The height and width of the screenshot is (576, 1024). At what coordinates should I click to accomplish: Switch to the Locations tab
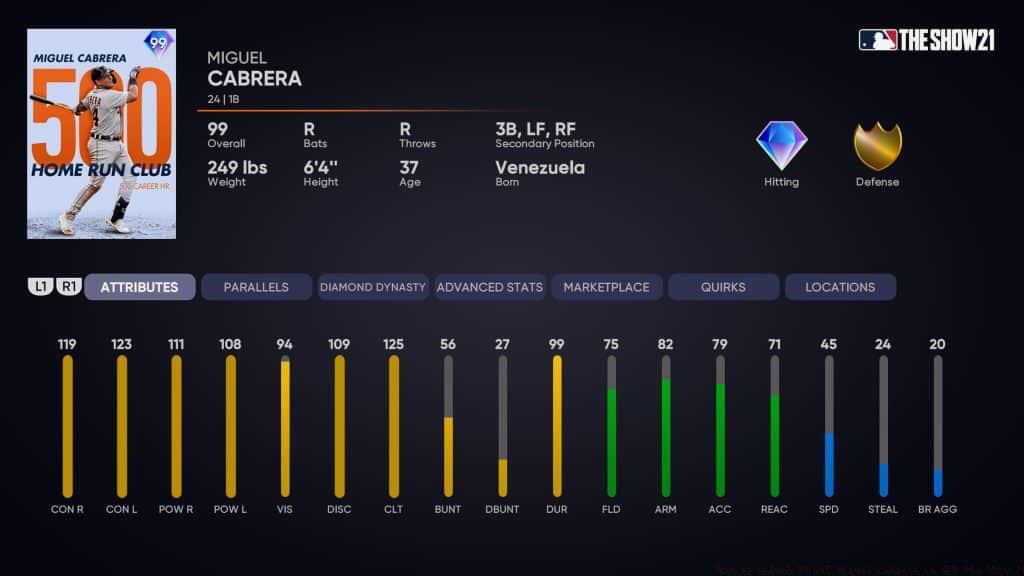pyautogui.click(x=840, y=287)
